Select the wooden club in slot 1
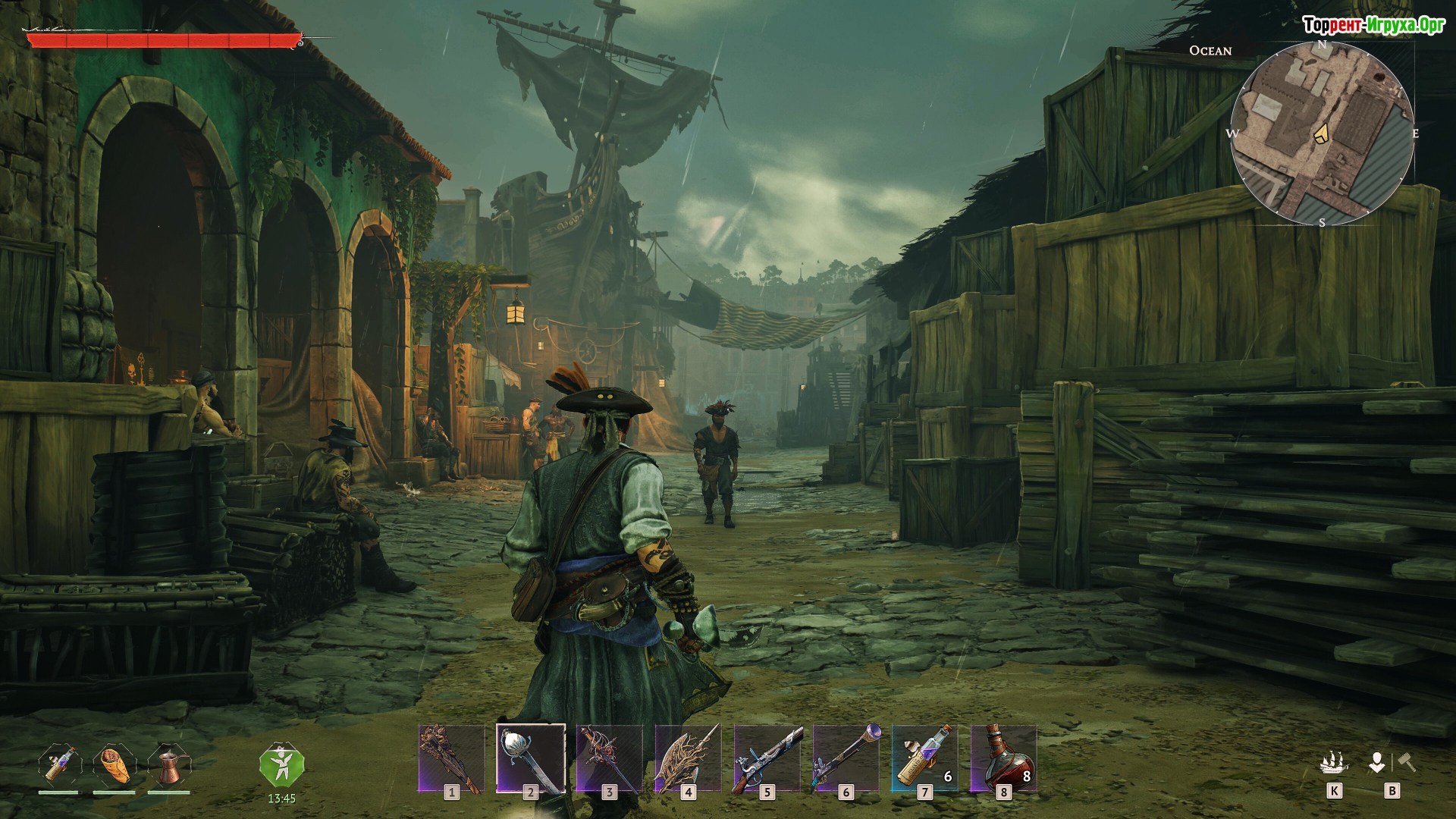The width and height of the screenshot is (1456, 819). (451, 758)
